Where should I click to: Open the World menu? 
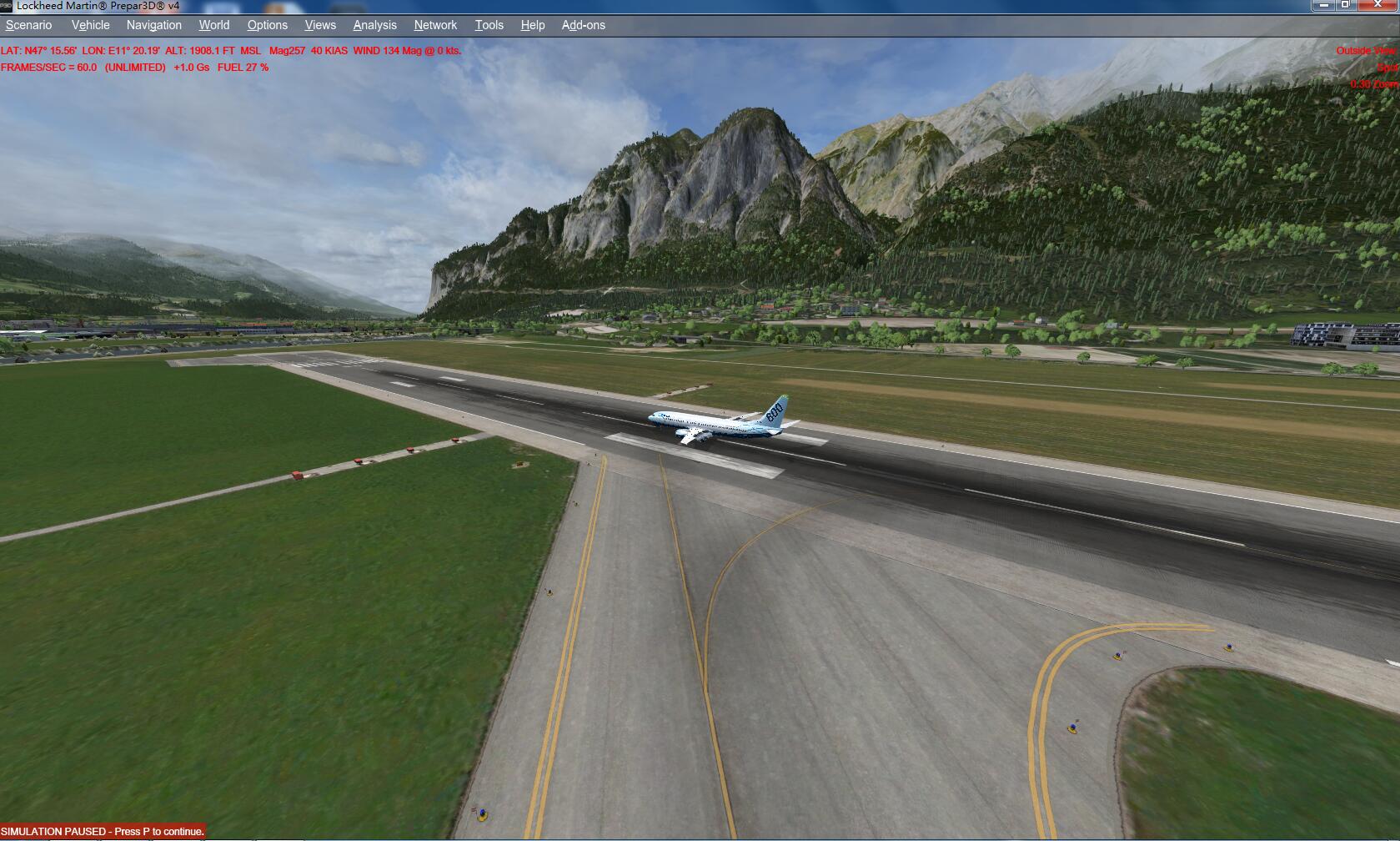pos(214,25)
